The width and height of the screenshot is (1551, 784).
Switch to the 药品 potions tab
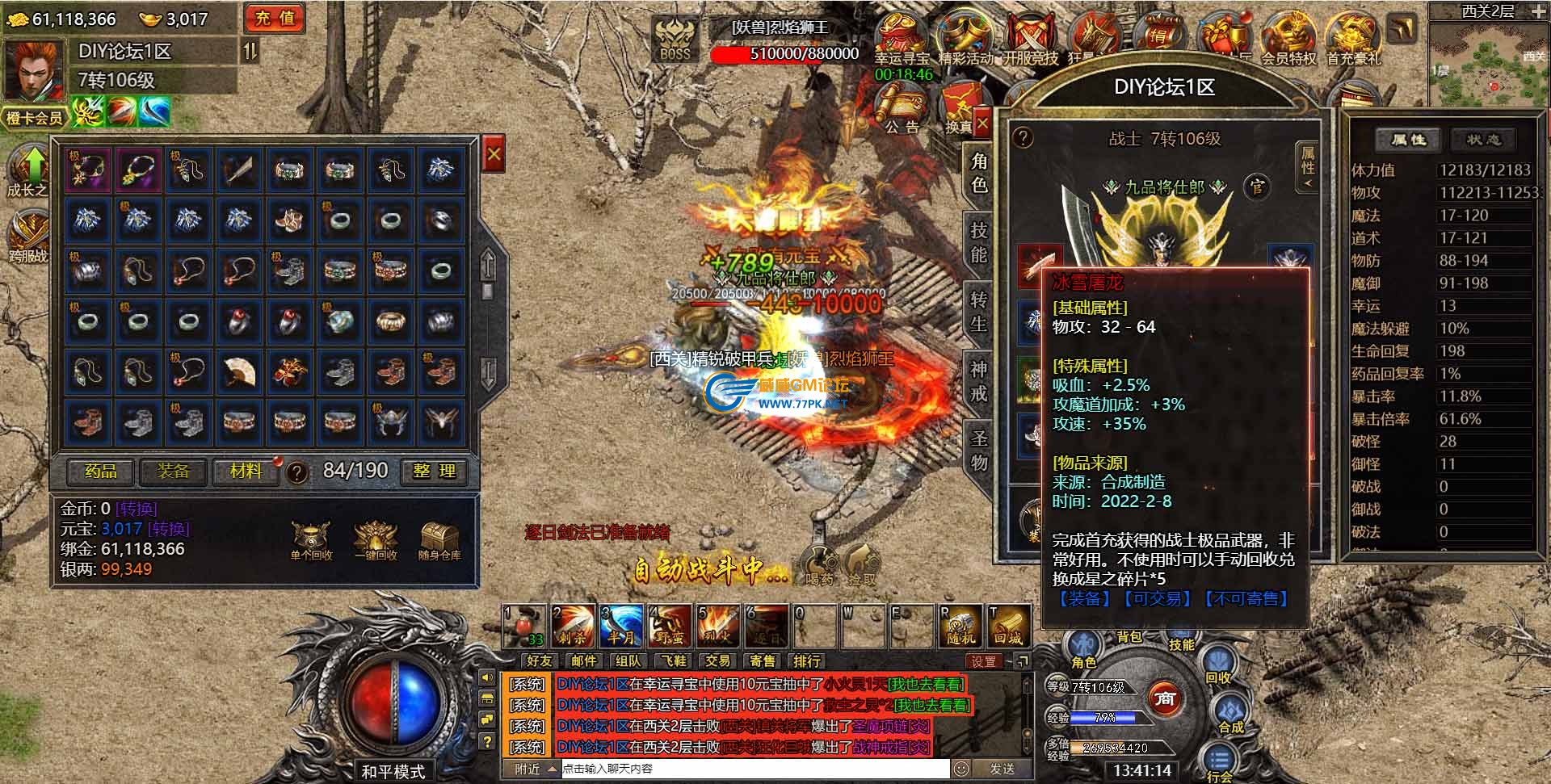100,471
